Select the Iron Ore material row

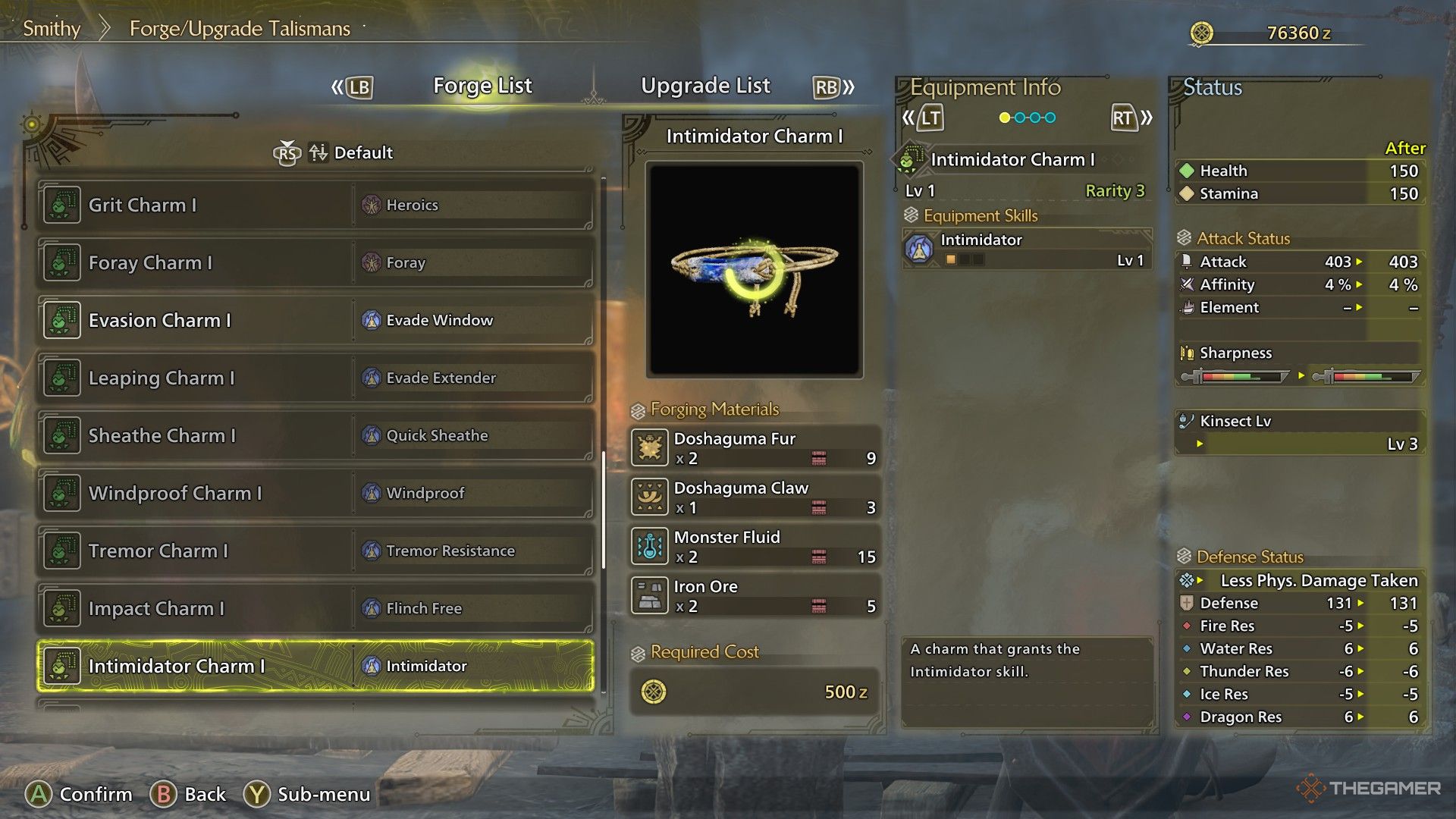[755, 595]
